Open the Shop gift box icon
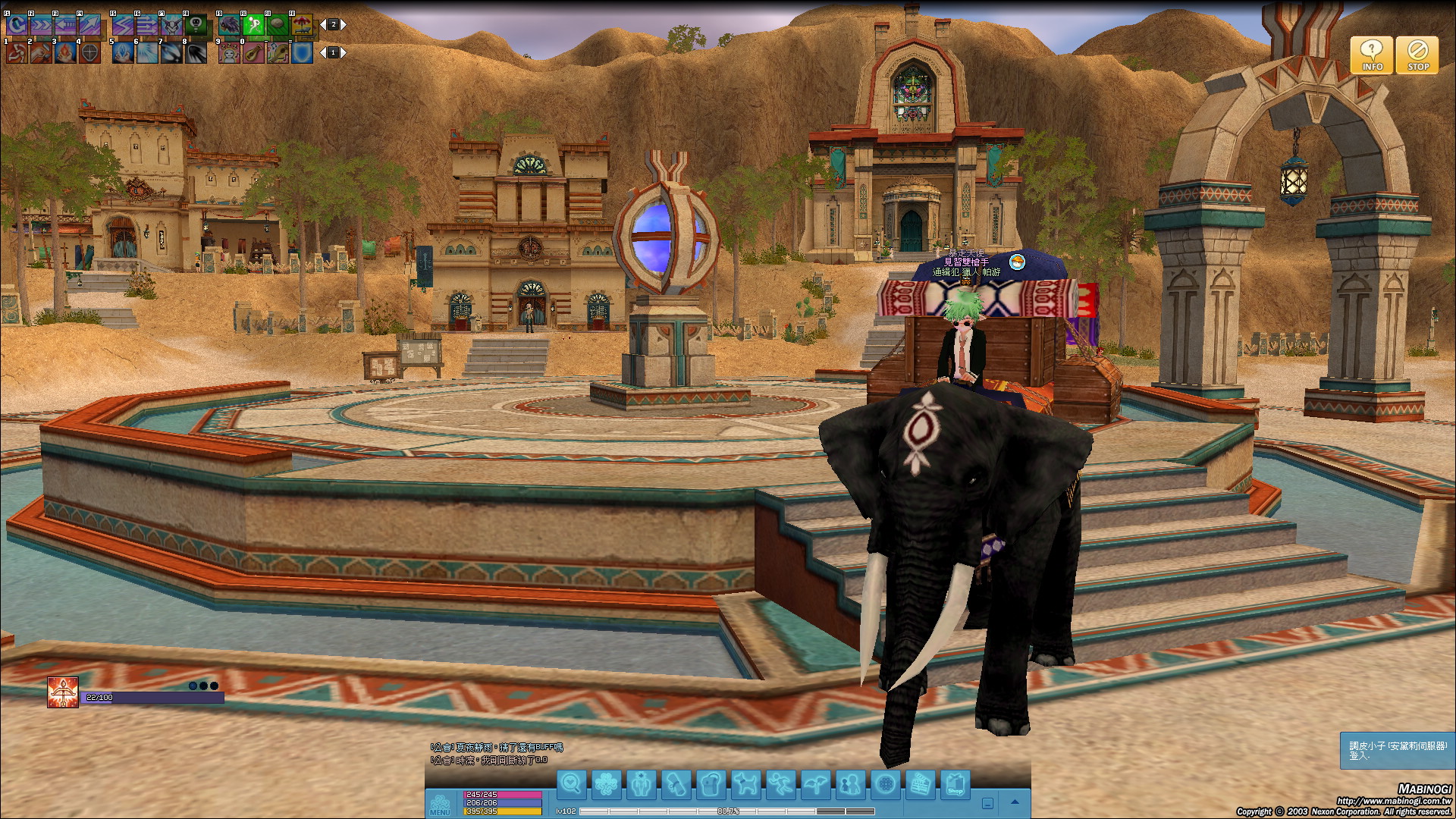 955,784
